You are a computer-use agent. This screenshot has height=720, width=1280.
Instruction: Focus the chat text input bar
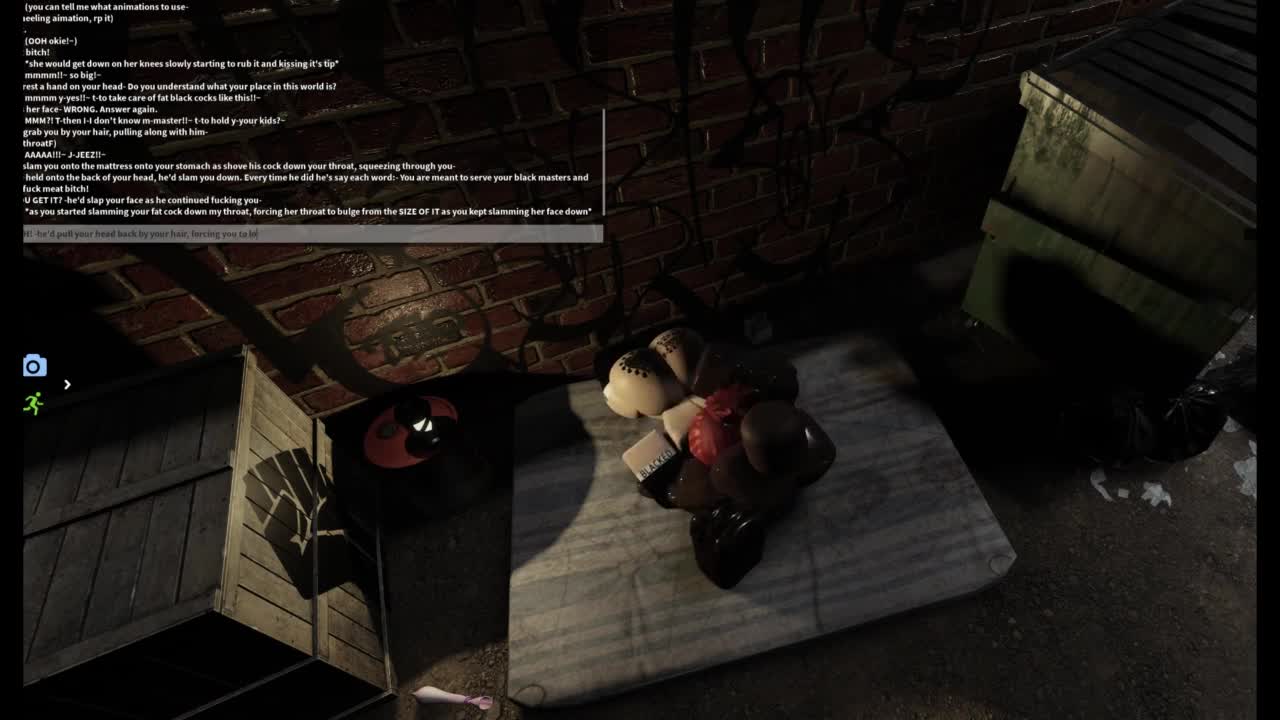312,234
